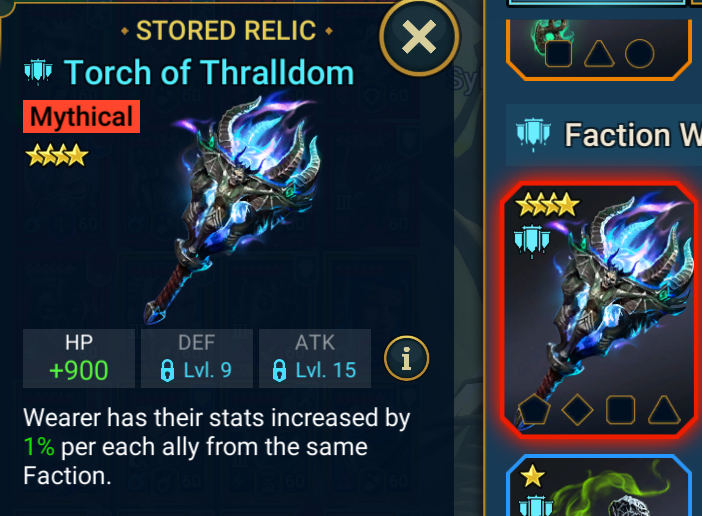This screenshot has width=702, height=516.
Task: Tap the locked DEF Lvl. 9 stat
Action: coord(196,358)
